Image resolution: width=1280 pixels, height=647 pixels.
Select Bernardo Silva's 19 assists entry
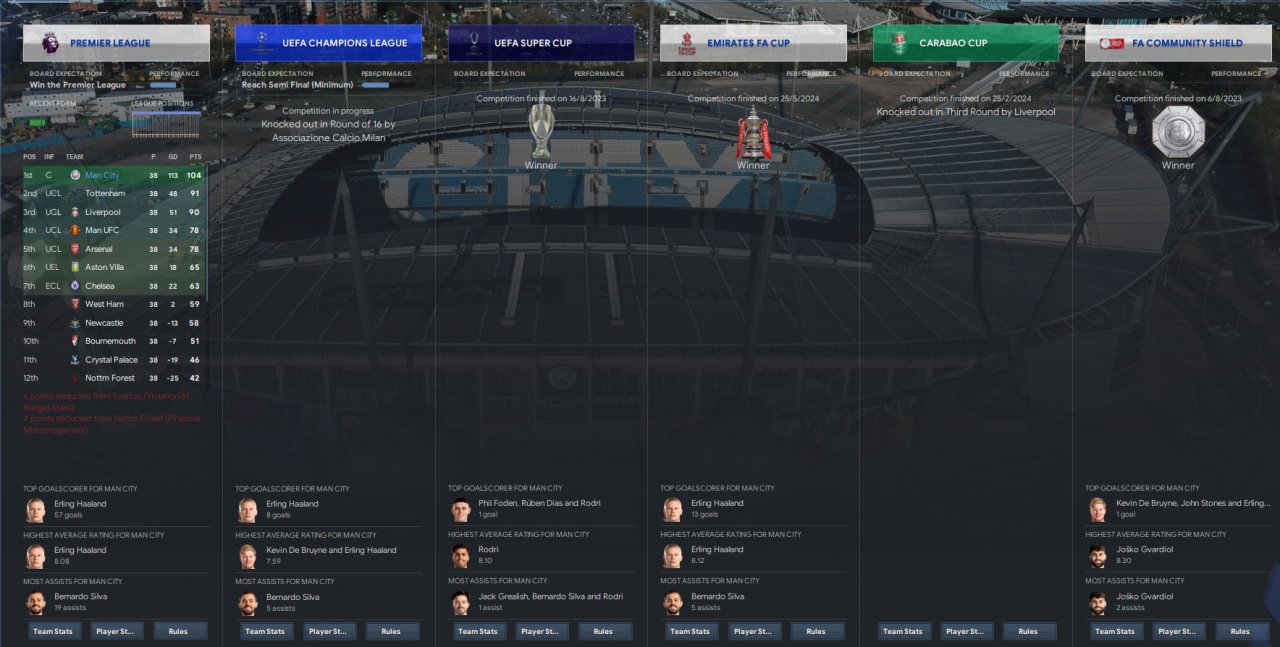80,602
